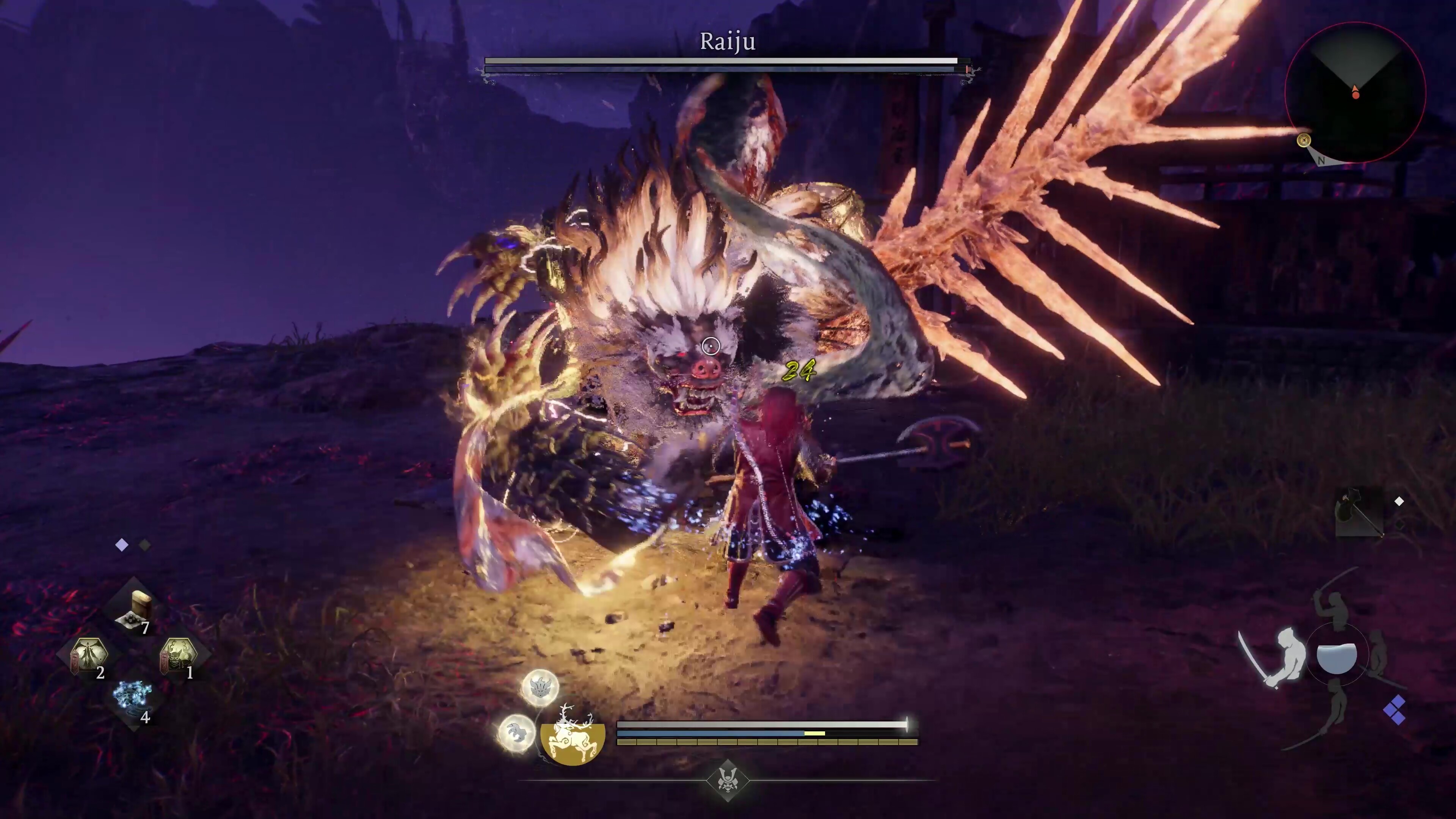Click the yellow objective marker on the minimap

1304,141
